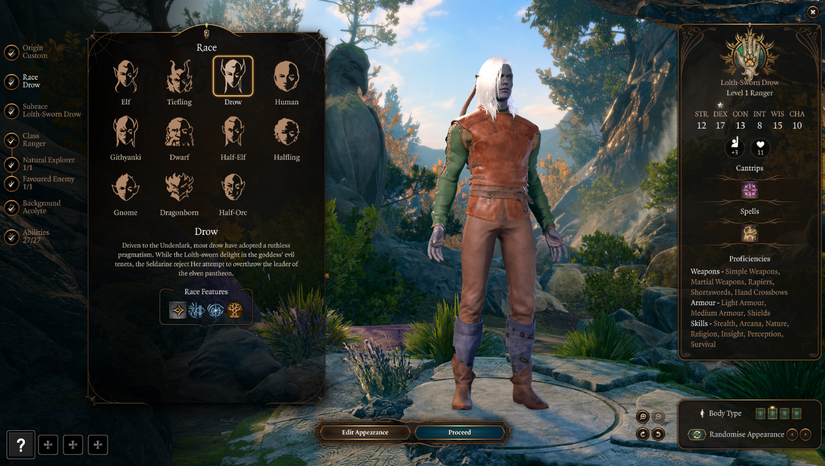
Task: Proceed to the next creation step
Action: pos(459,432)
